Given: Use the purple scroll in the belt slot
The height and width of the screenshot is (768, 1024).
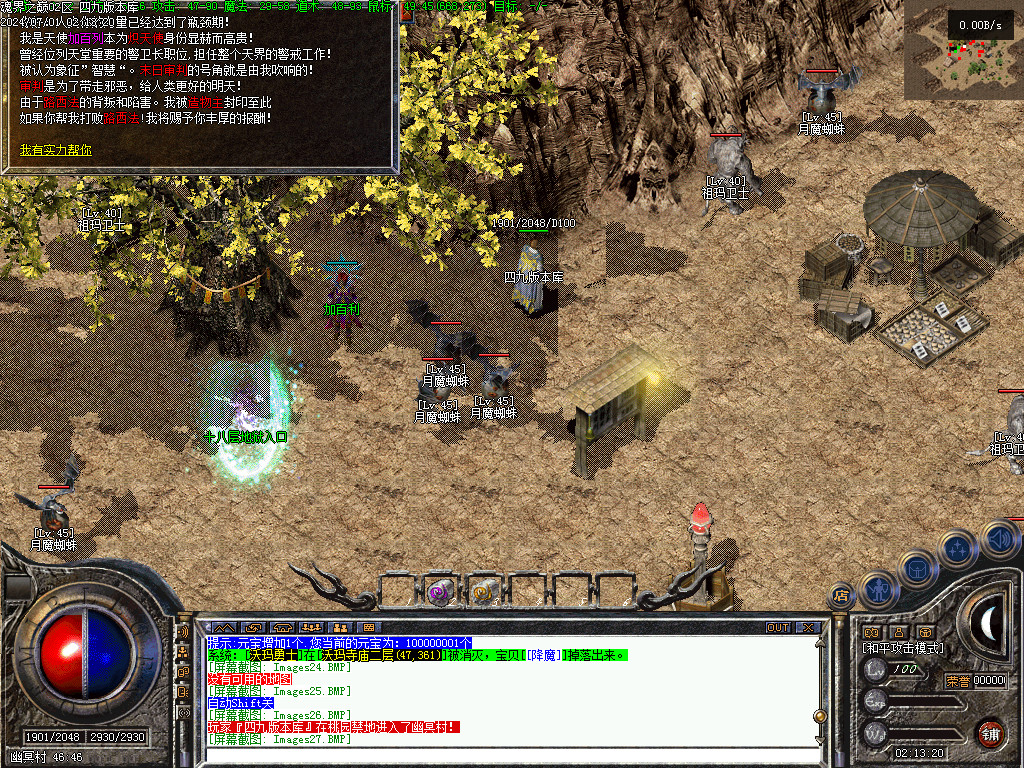Looking at the screenshot, I should click(439, 593).
